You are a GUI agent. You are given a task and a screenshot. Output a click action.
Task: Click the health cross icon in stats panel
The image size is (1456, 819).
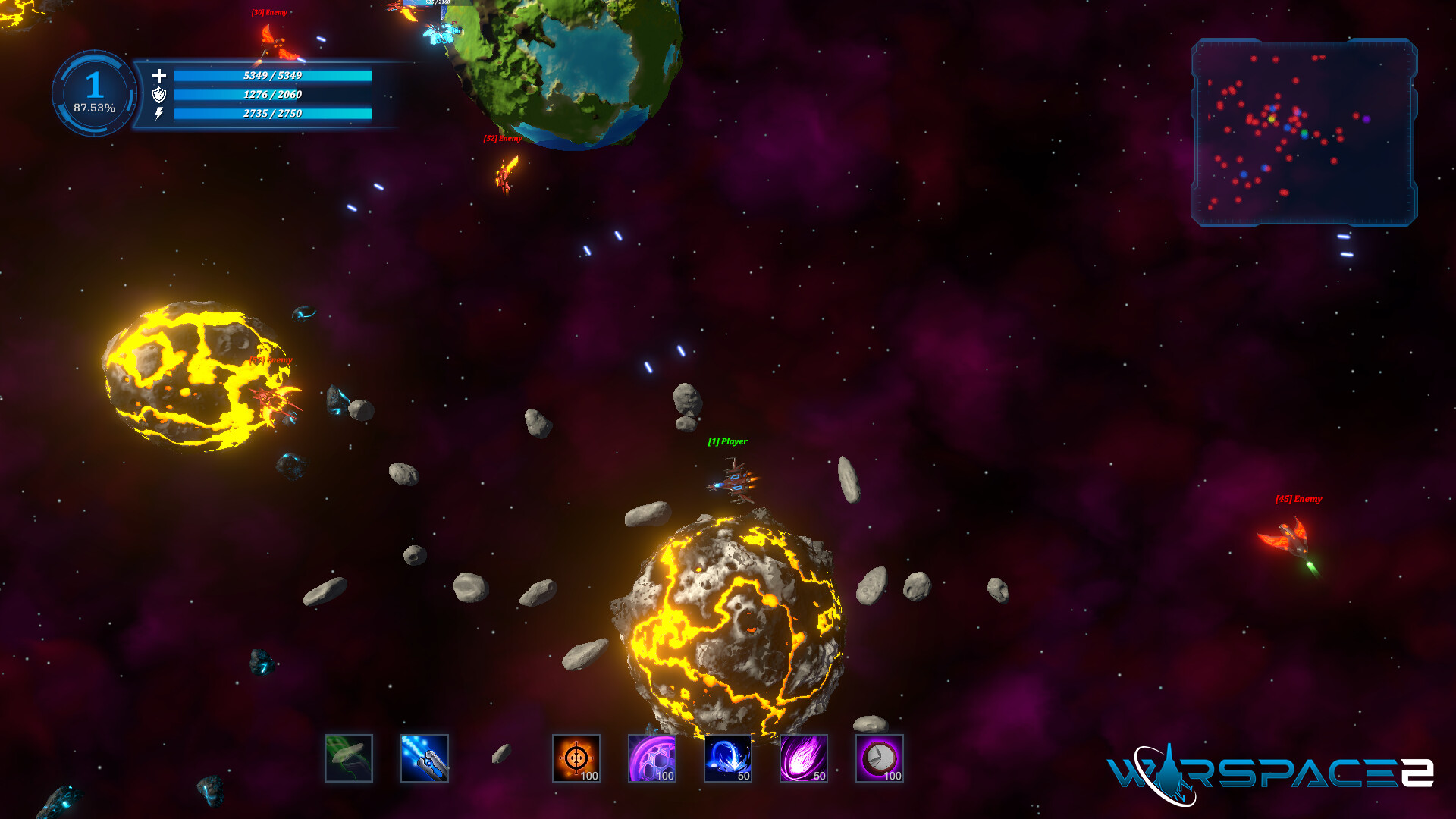159,77
